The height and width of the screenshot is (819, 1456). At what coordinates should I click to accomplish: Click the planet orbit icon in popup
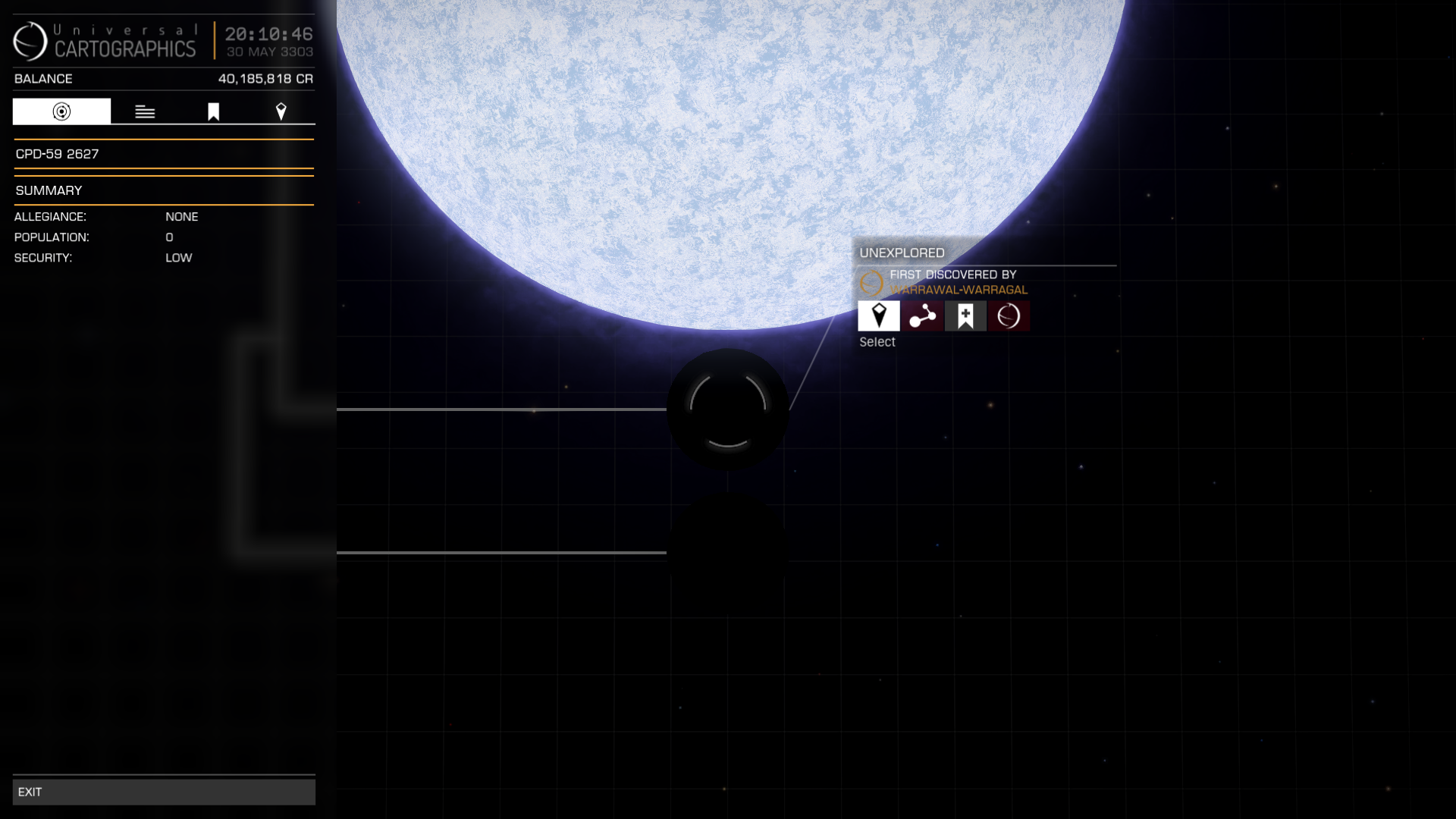[x=1009, y=315]
